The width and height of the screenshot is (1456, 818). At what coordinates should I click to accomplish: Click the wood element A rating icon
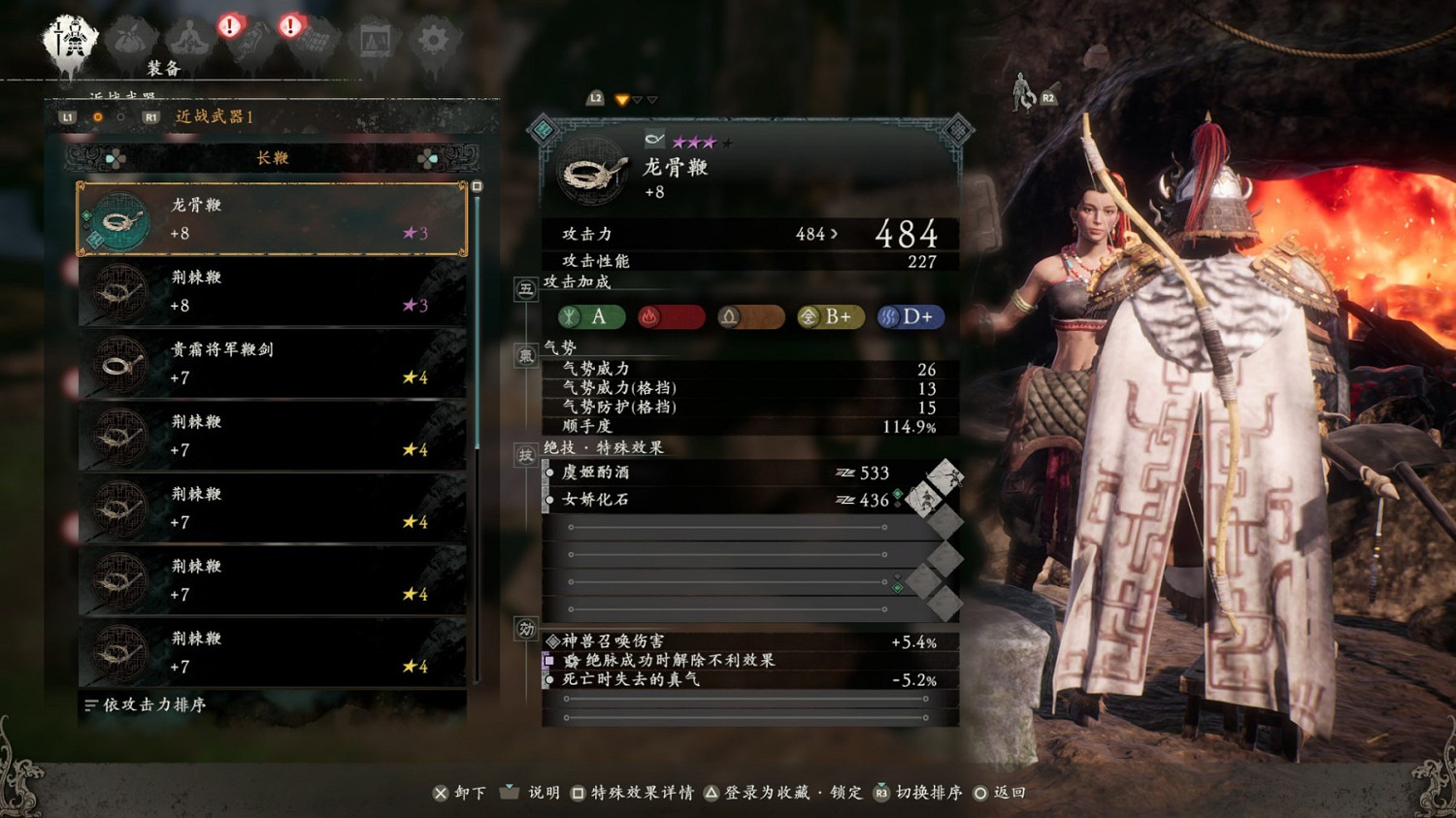(x=590, y=316)
